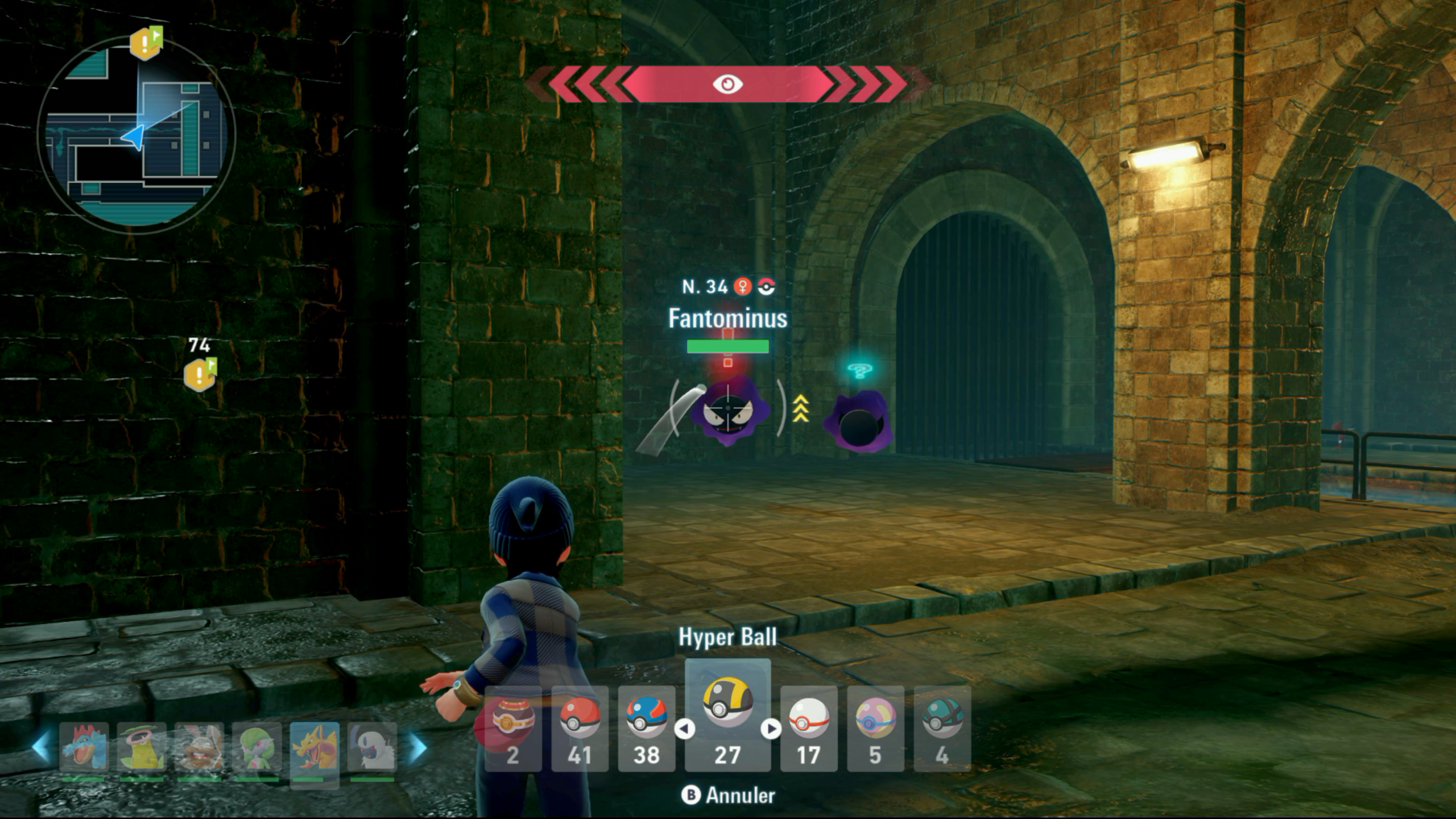Click the party bar's right blue arrow
The width and height of the screenshot is (1456, 819).
(x=418, y=747)
